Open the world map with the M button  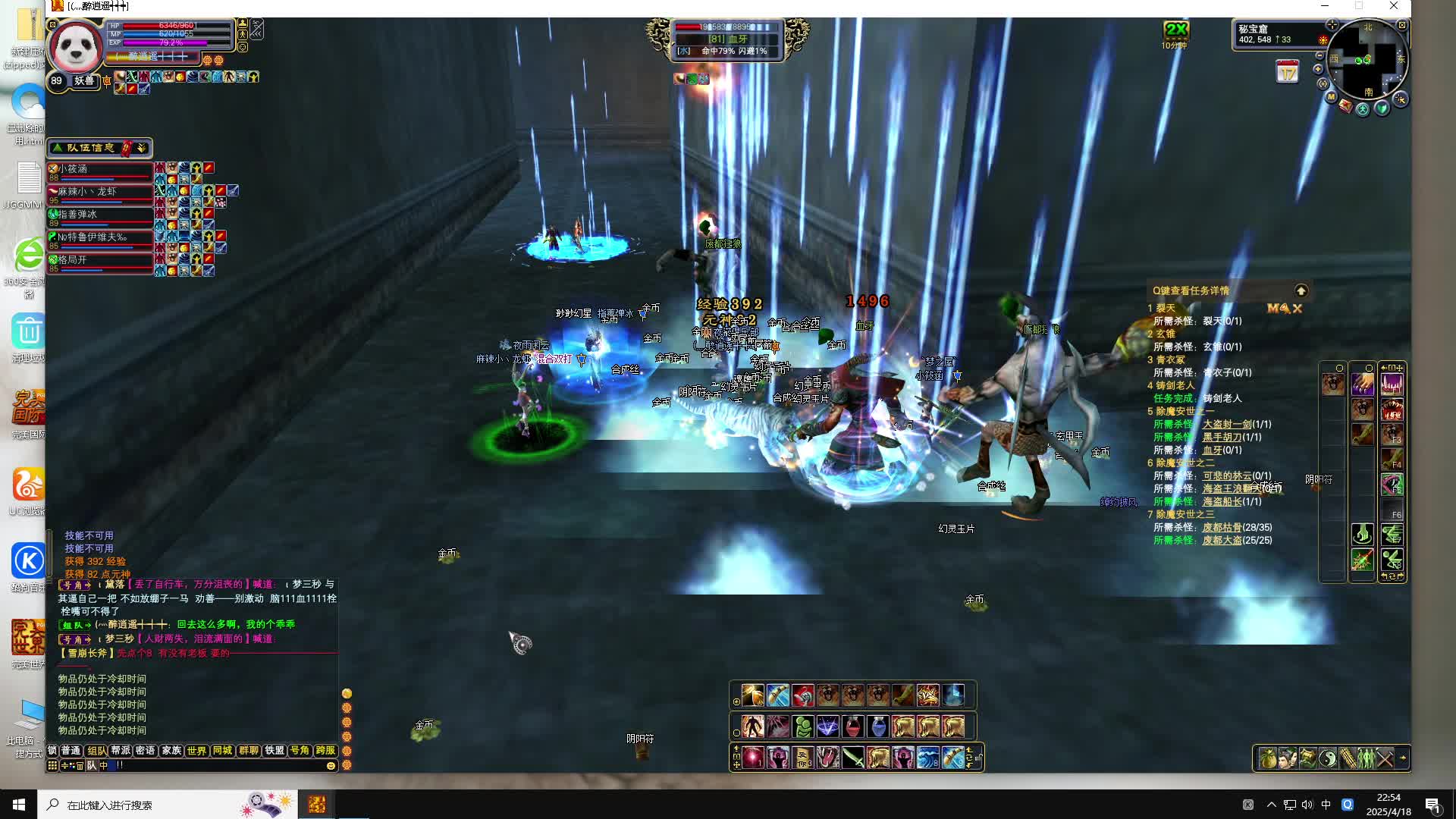pos(1331,97)
